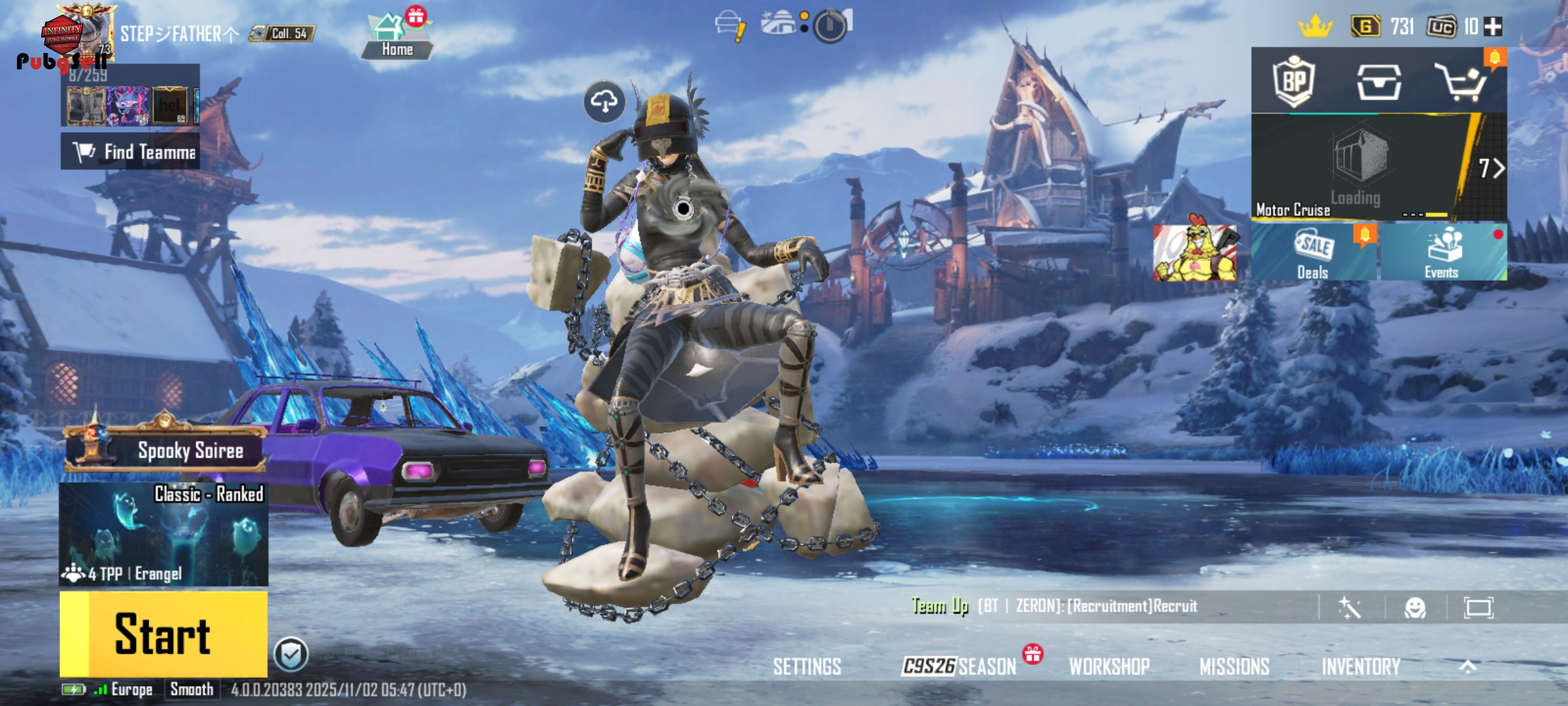
Task: Open the Classic - Ranked mode selector
Action: [163, 534]
